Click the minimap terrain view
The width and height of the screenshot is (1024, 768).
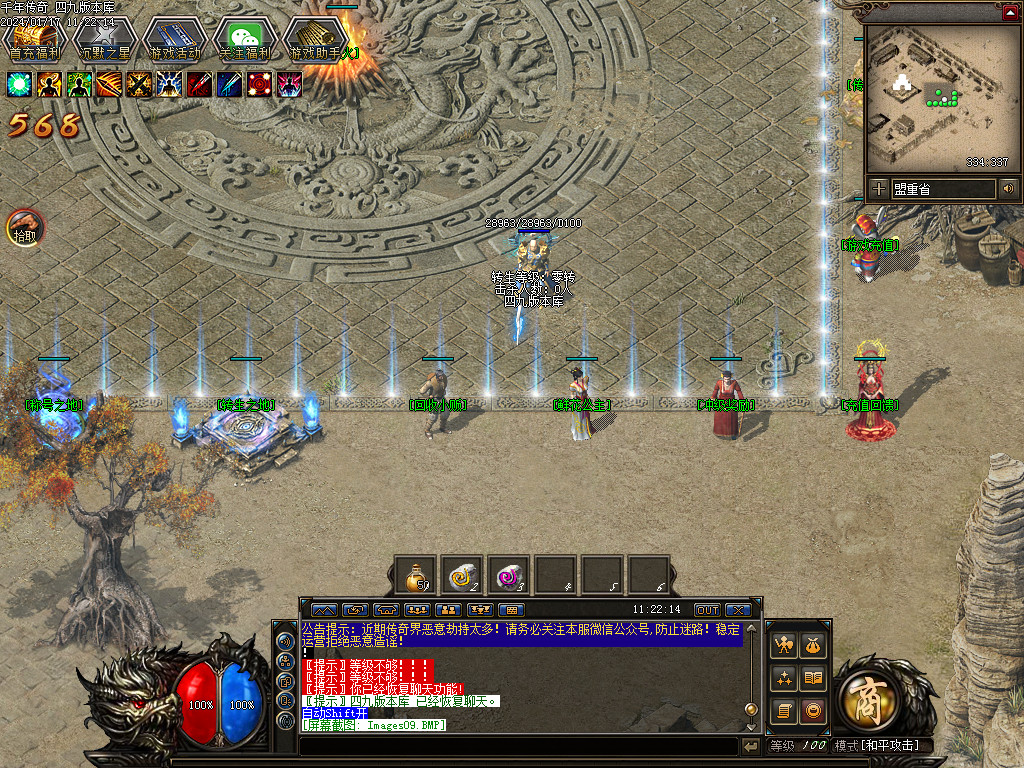point(940,98)
